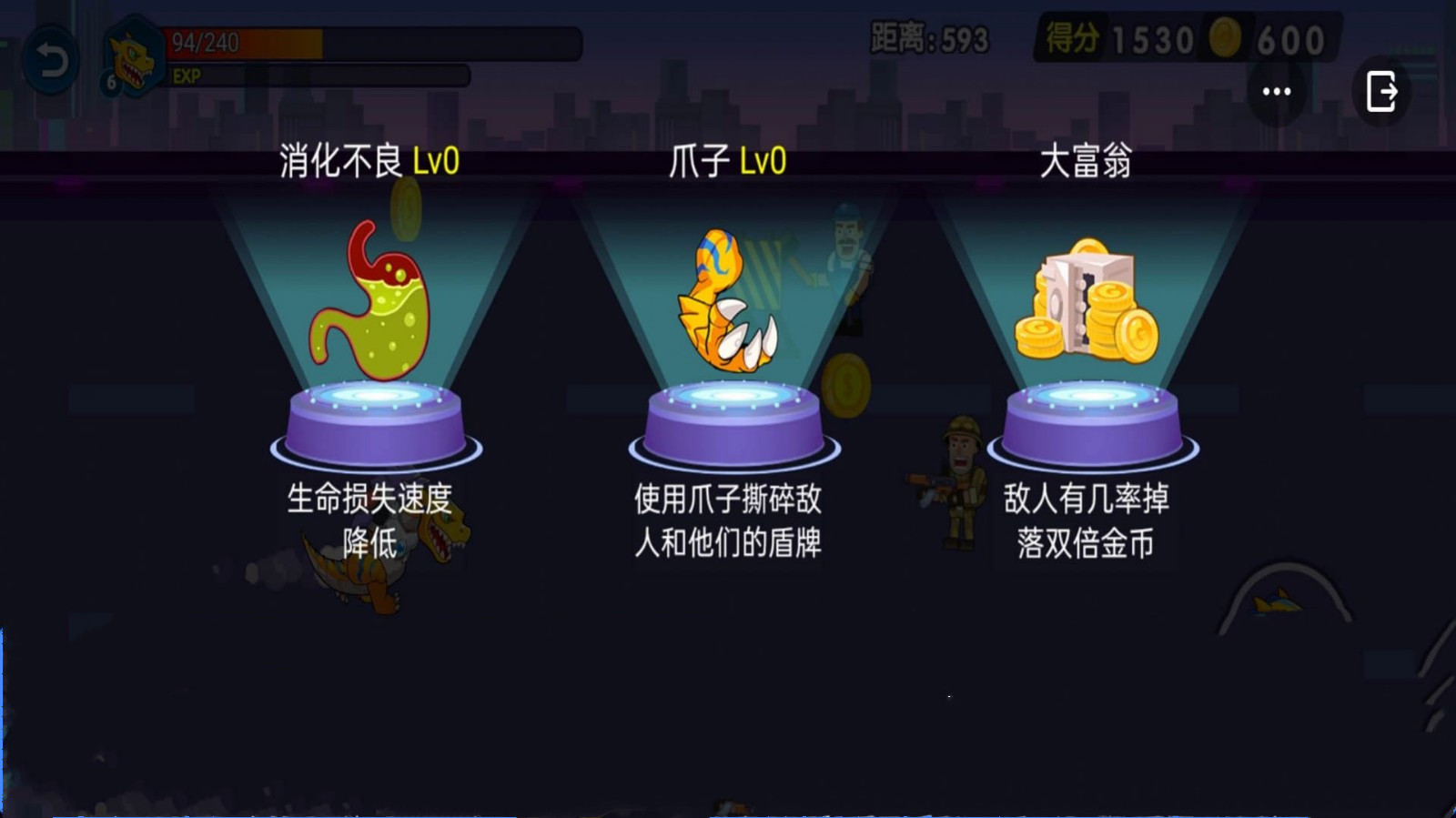Expand the 爪子 Lv0 label for details

coord(728,161)
